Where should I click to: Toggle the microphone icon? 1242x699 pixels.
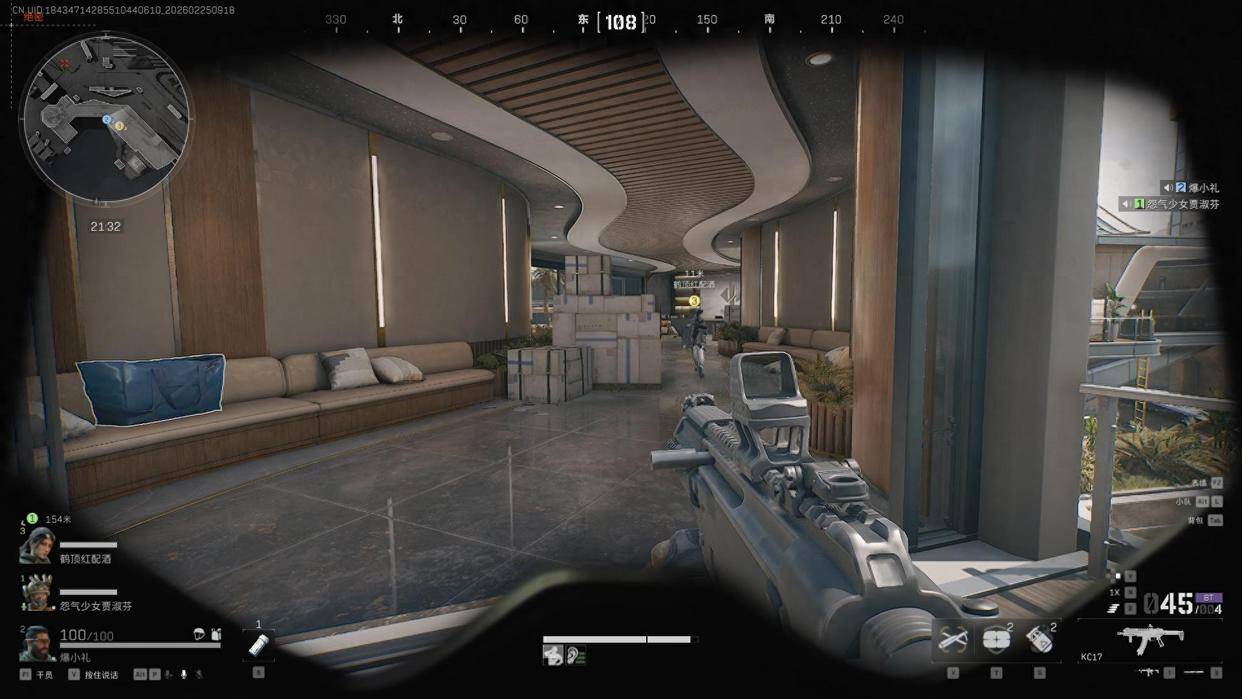point(183,675)
